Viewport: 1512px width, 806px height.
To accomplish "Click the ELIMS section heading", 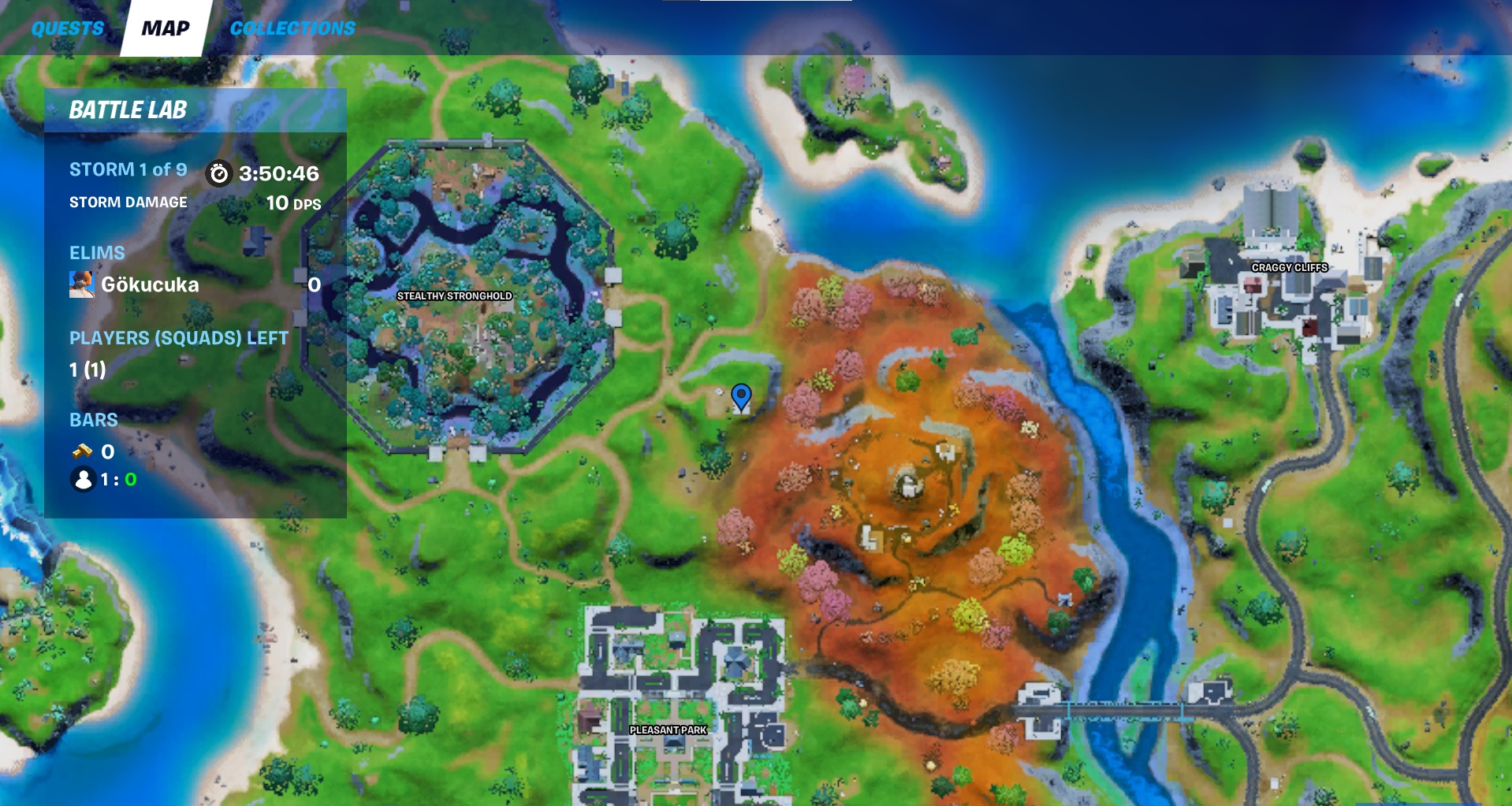I will (95, 252).
